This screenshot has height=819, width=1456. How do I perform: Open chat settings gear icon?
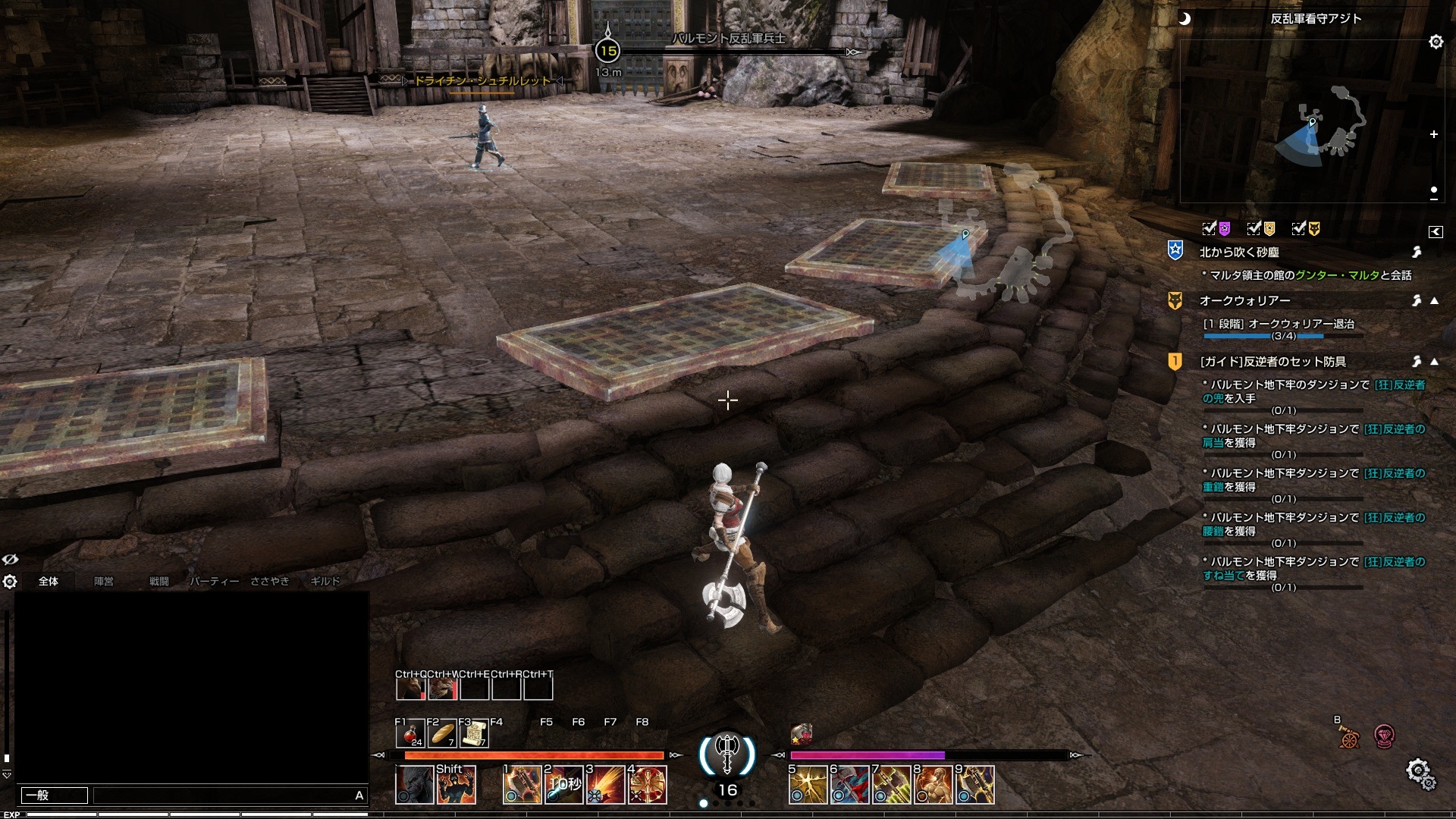coord(10,582)
